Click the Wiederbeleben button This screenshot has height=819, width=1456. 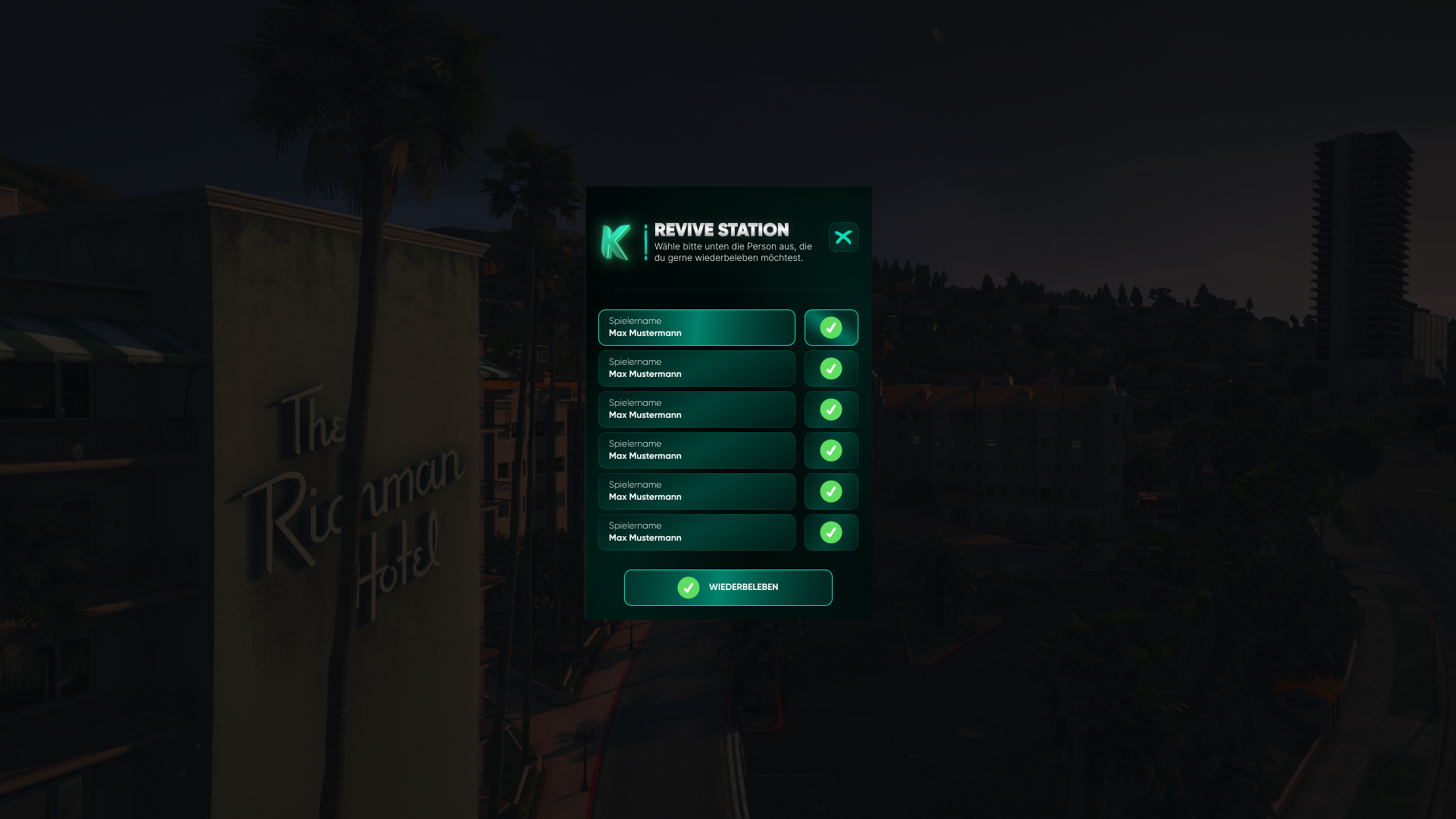click(x=728, y=588)
